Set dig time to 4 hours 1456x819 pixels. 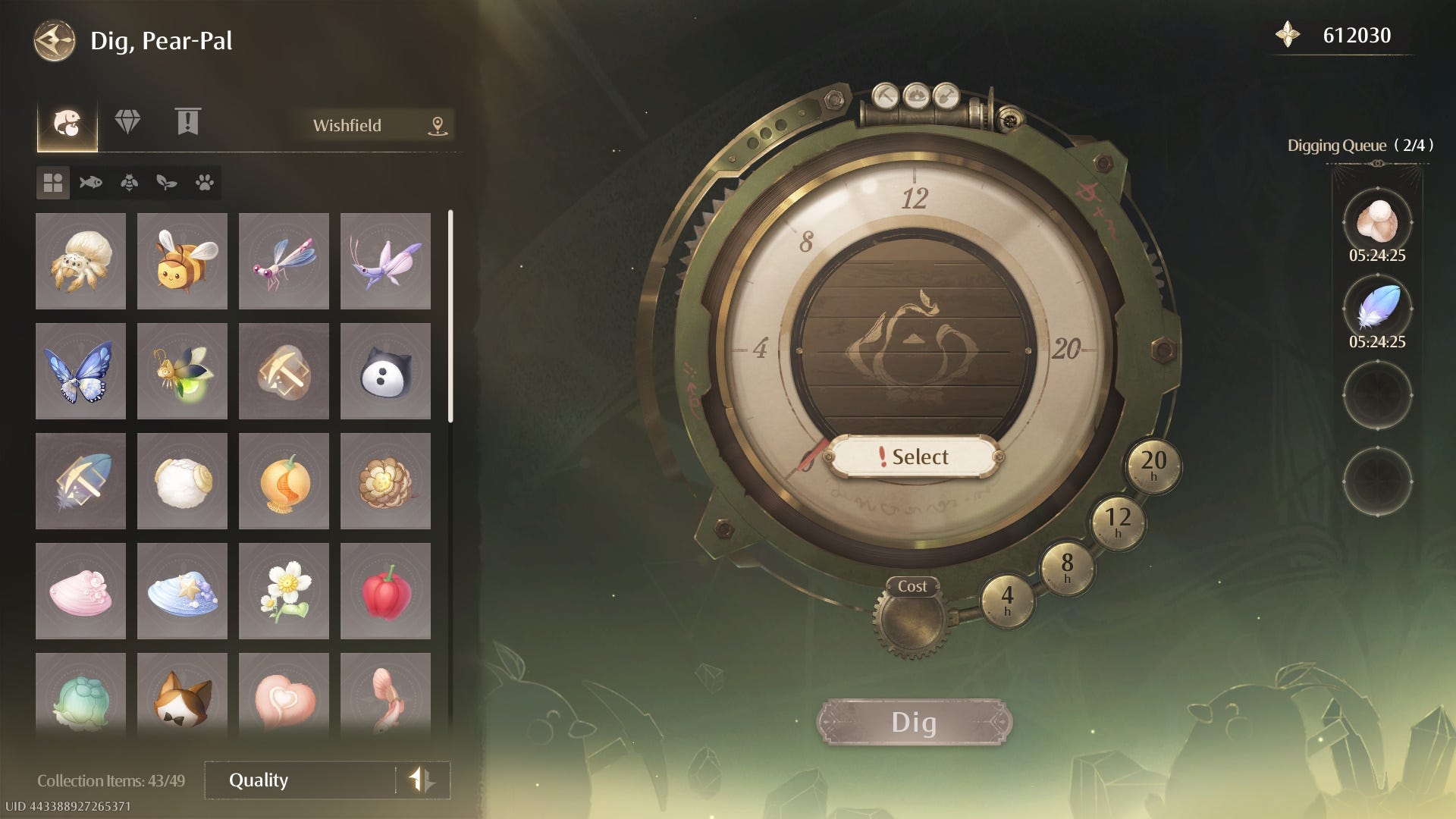(1007, 599)
